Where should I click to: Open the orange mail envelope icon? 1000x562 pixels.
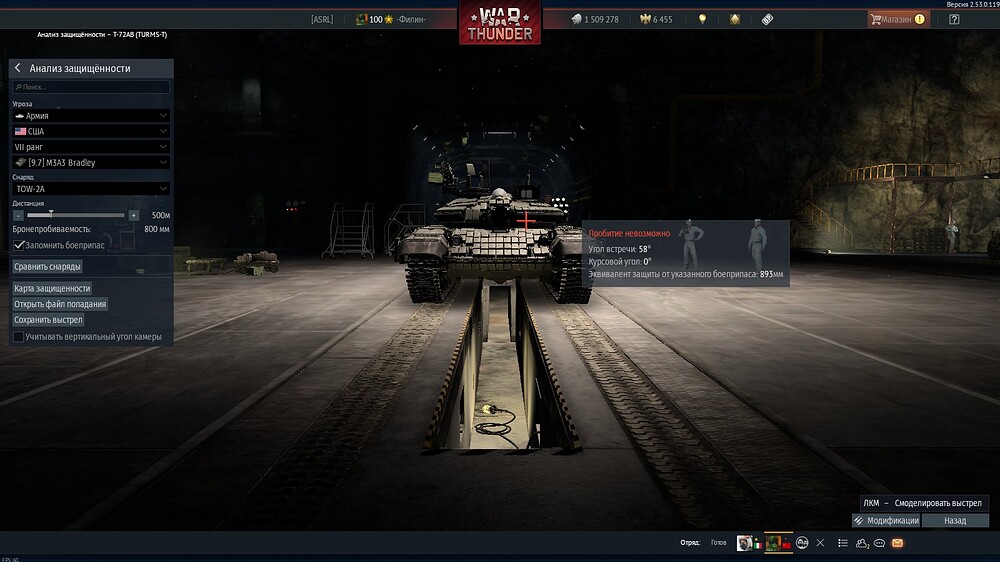897,543
